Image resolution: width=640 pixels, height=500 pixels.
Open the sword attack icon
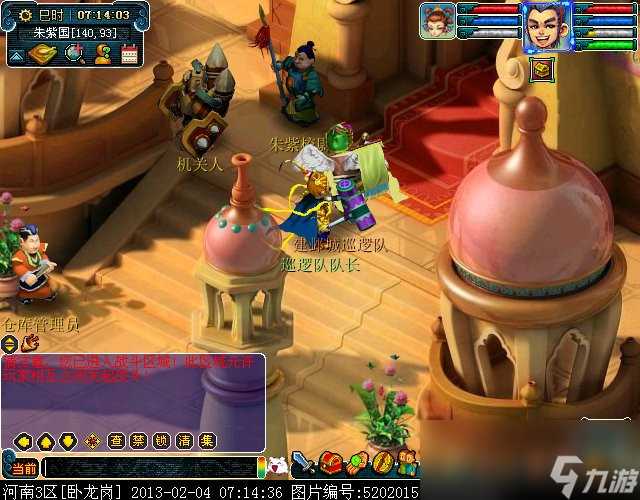(x=304, y=463)
